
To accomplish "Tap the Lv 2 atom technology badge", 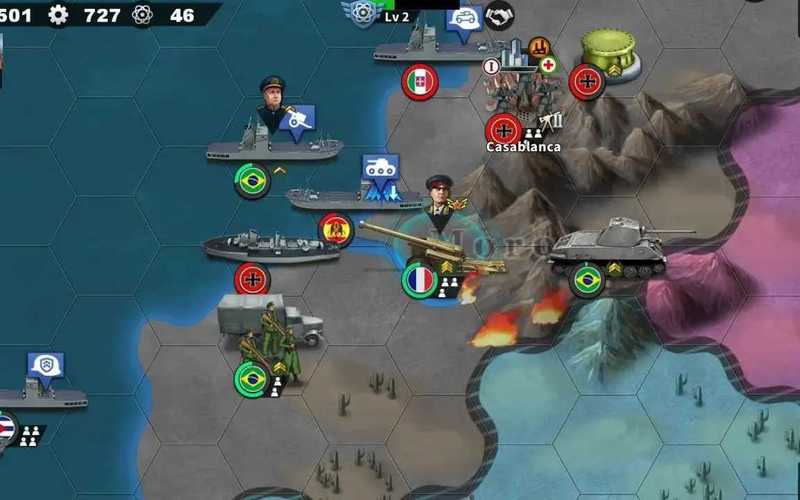I will point(364,14).
